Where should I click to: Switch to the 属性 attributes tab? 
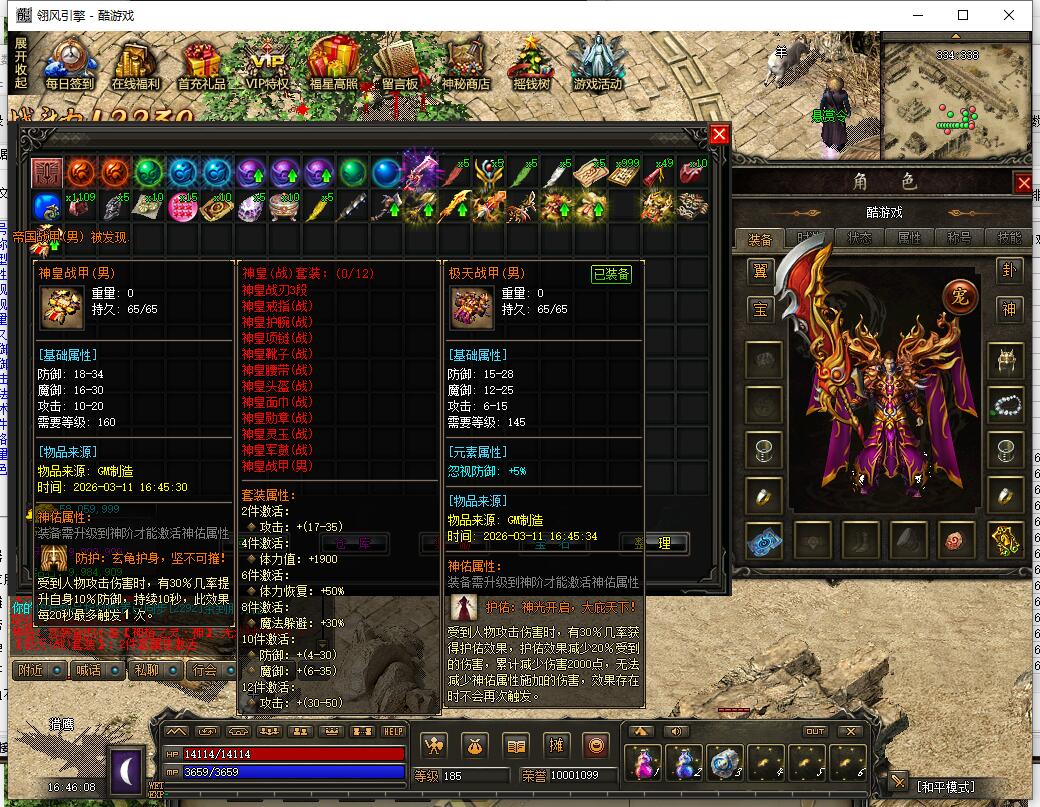(910, 239)
